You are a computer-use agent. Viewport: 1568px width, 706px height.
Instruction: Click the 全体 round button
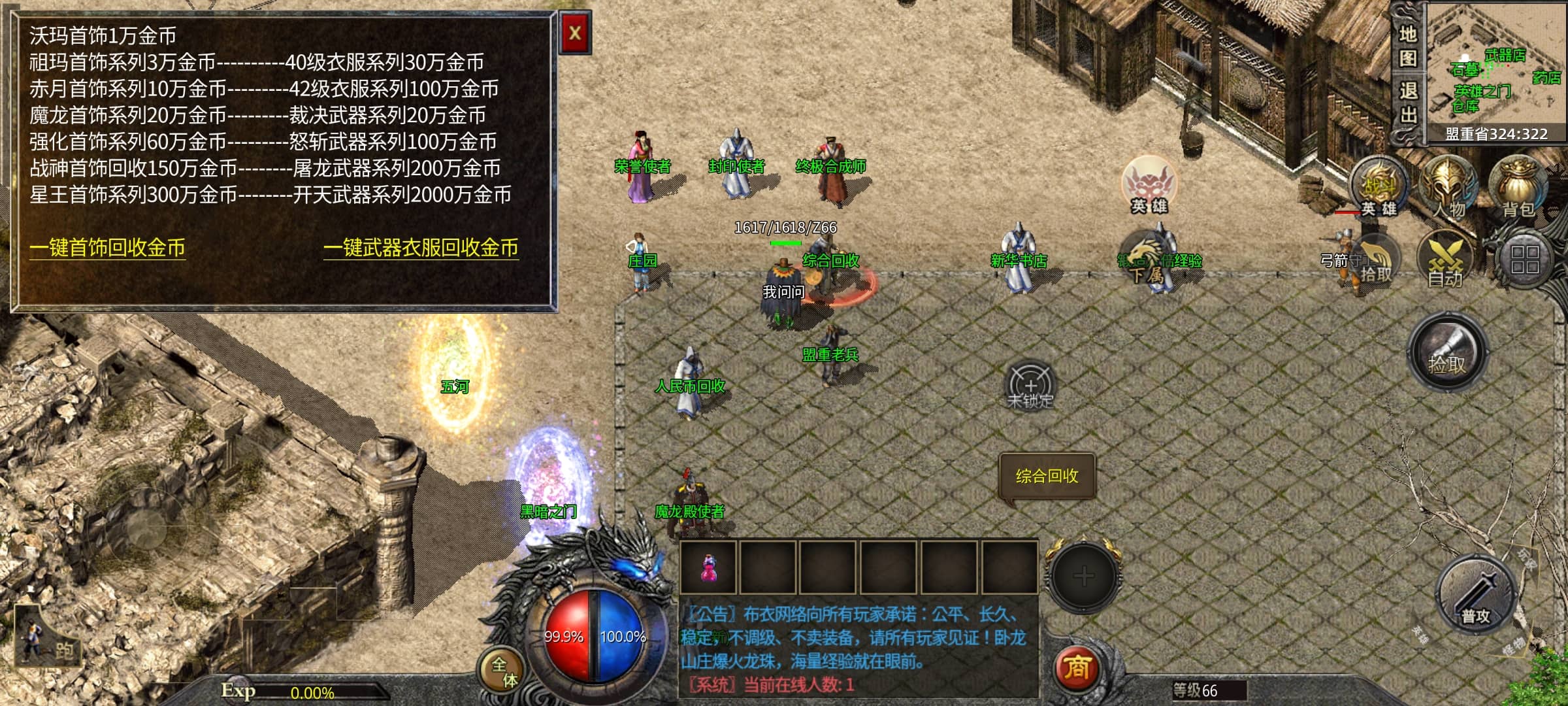(504, 671)
